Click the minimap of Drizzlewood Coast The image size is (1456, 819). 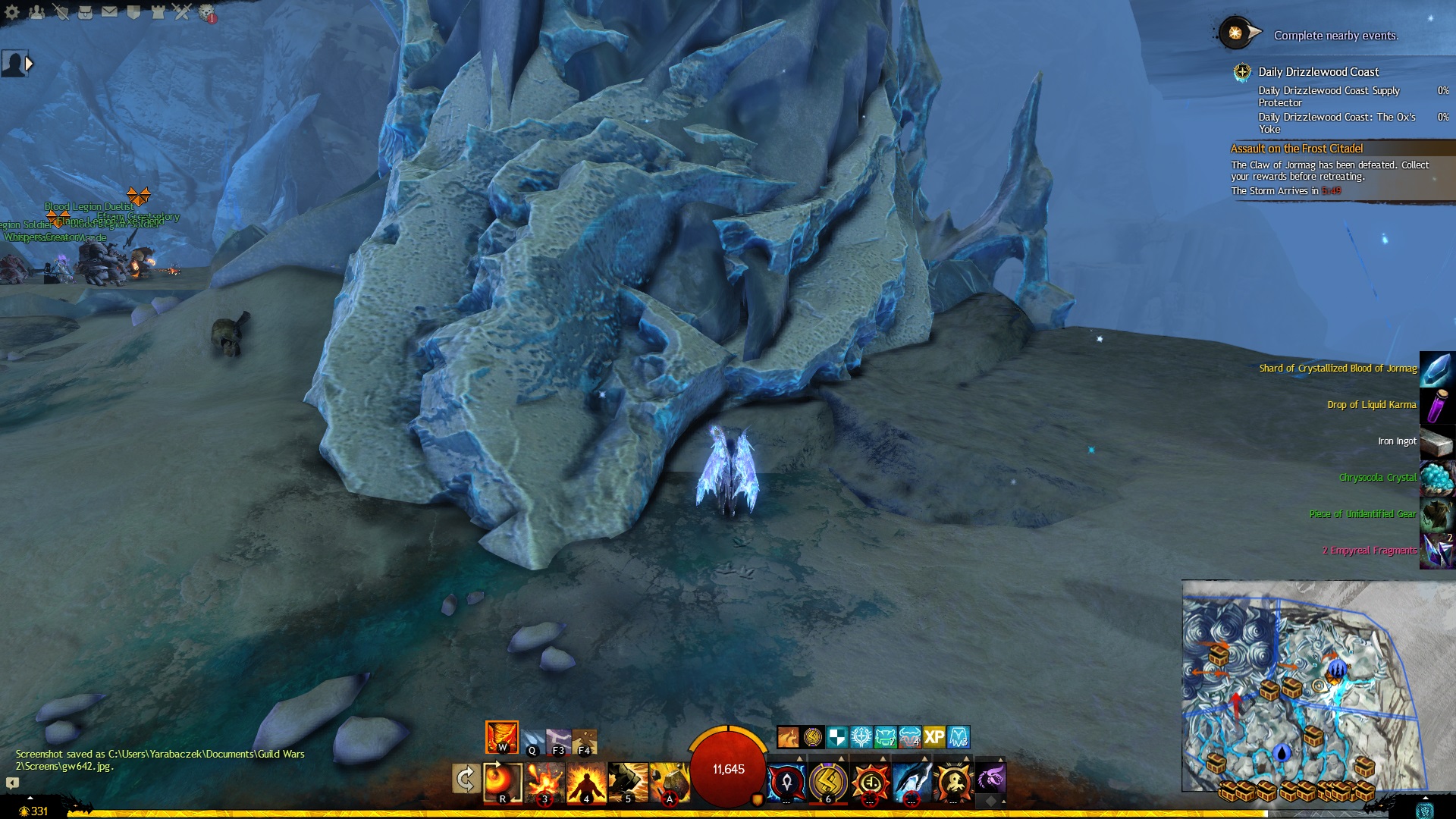pyautogui.click(x=1301, y=686)
